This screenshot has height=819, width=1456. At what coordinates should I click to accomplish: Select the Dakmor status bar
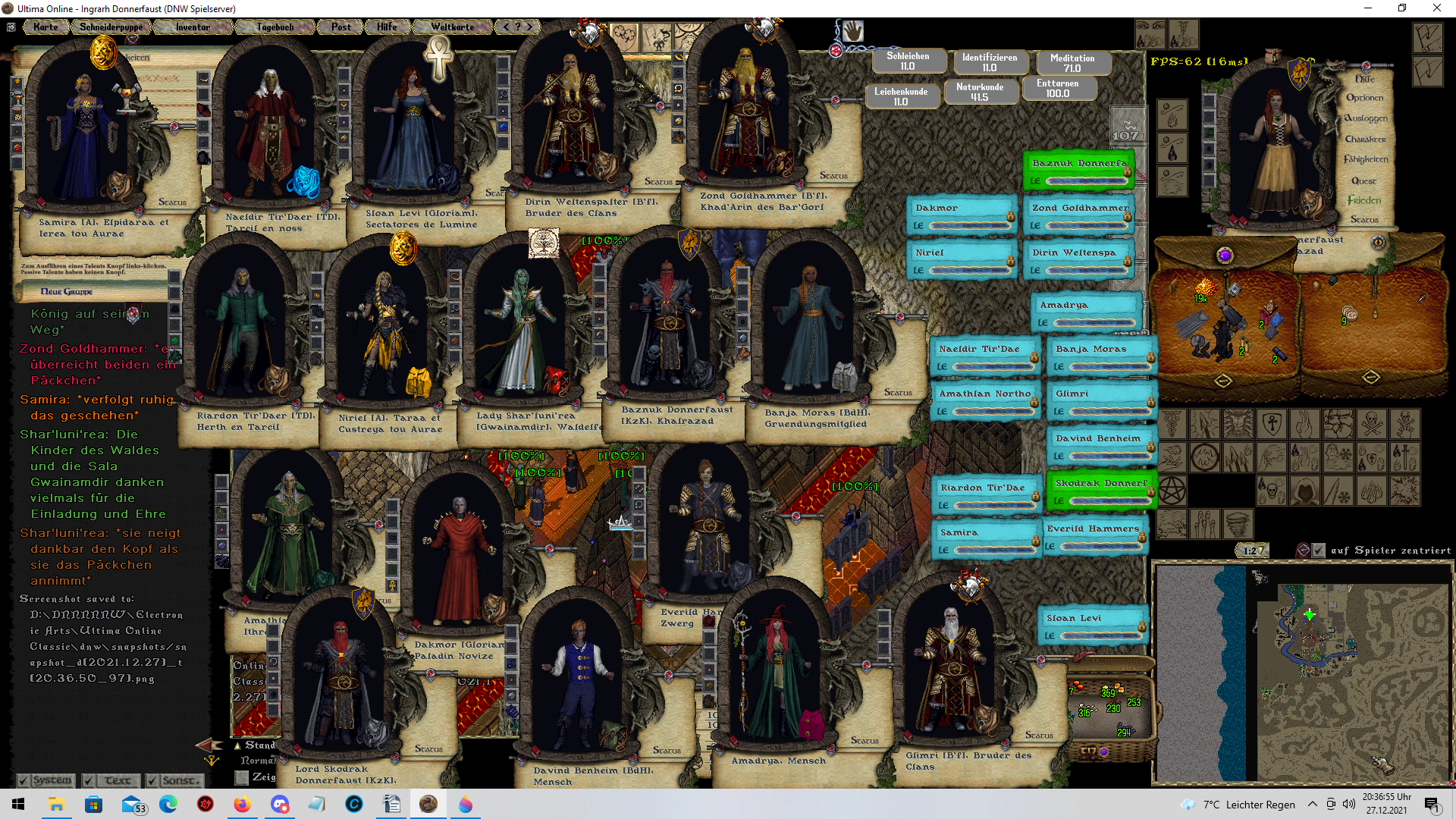tap(961, 216)
